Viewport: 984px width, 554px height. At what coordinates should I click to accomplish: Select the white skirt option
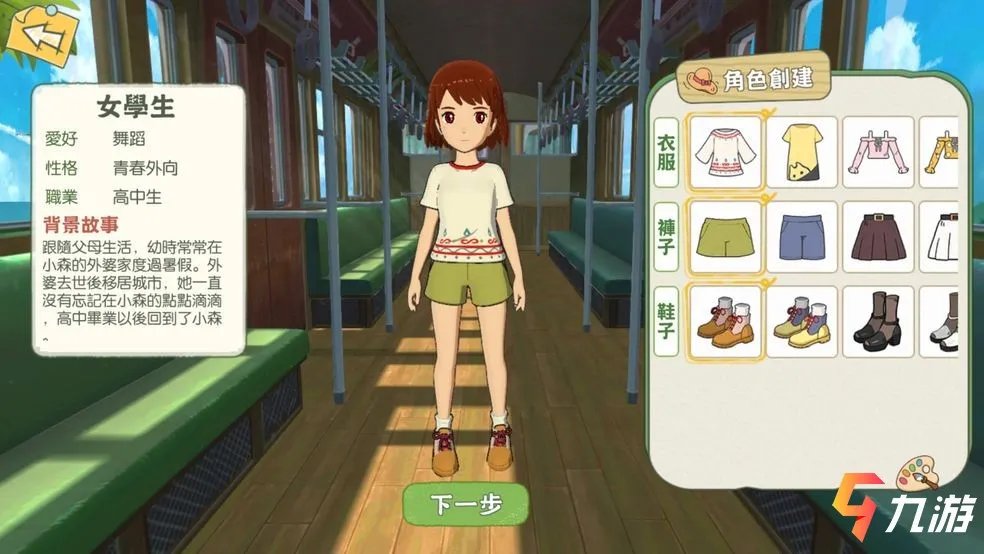coord(940,237)
